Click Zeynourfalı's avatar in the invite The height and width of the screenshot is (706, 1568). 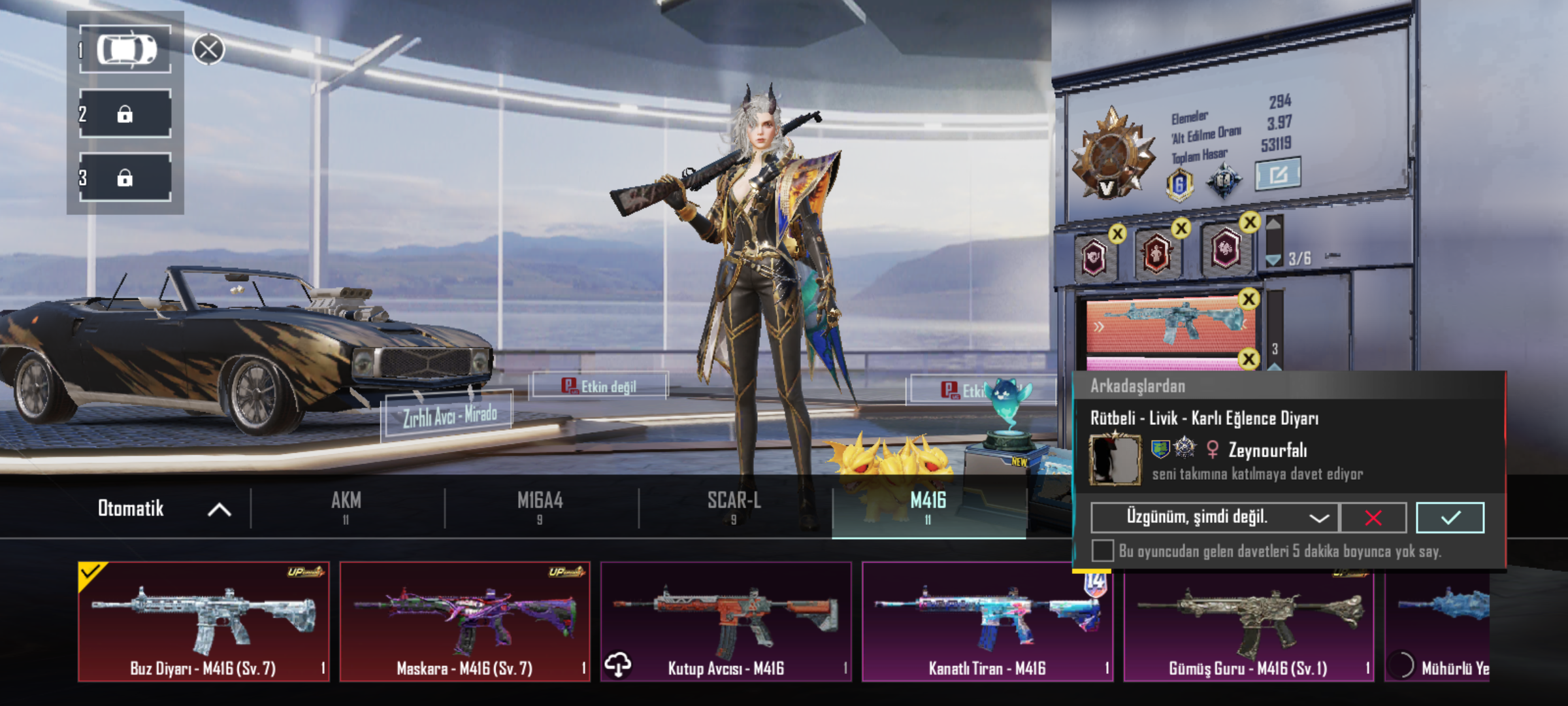(x=1115, y=460)
